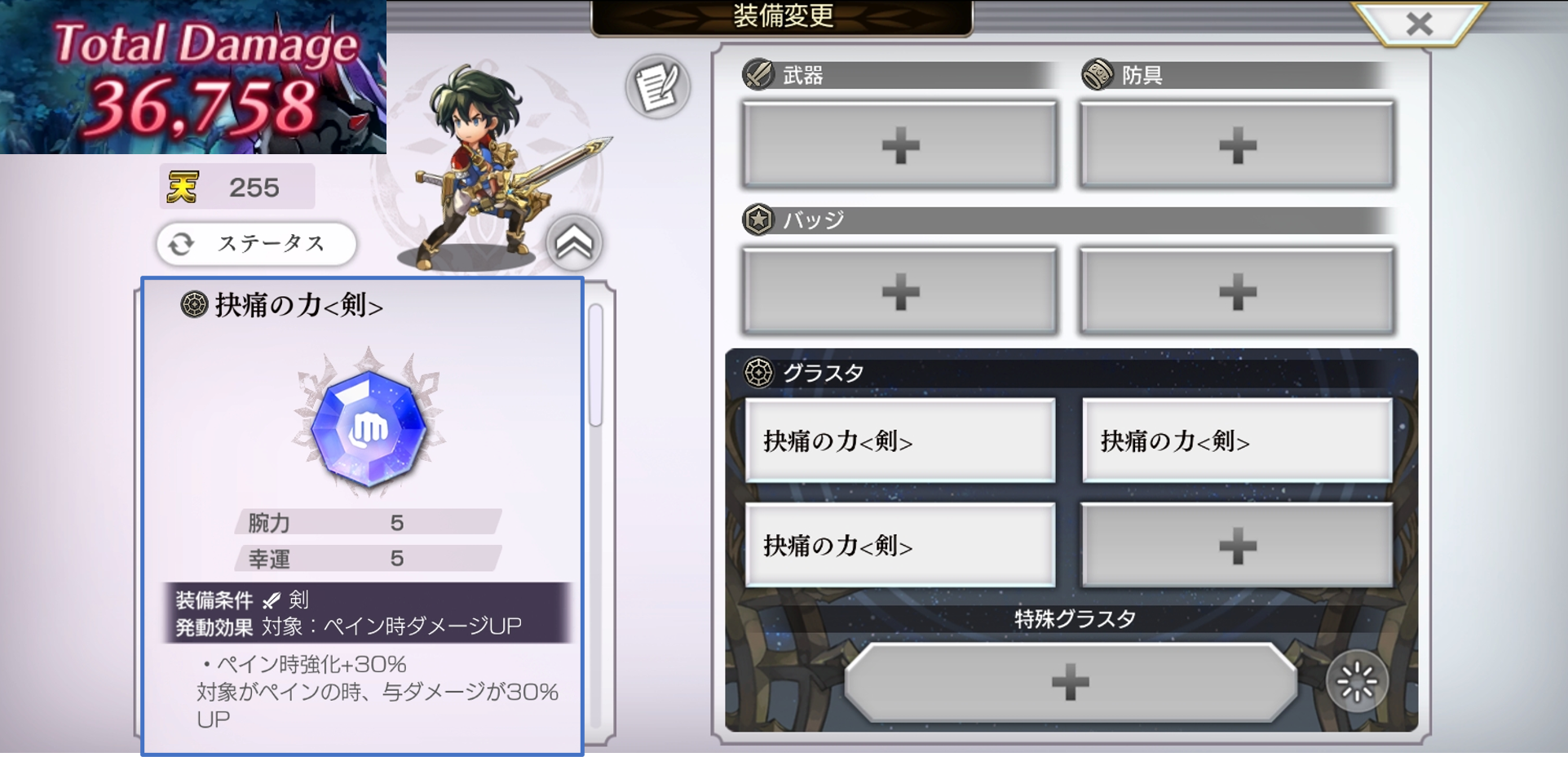Click the grasta detail panel scrollbar

pos(596,365)
